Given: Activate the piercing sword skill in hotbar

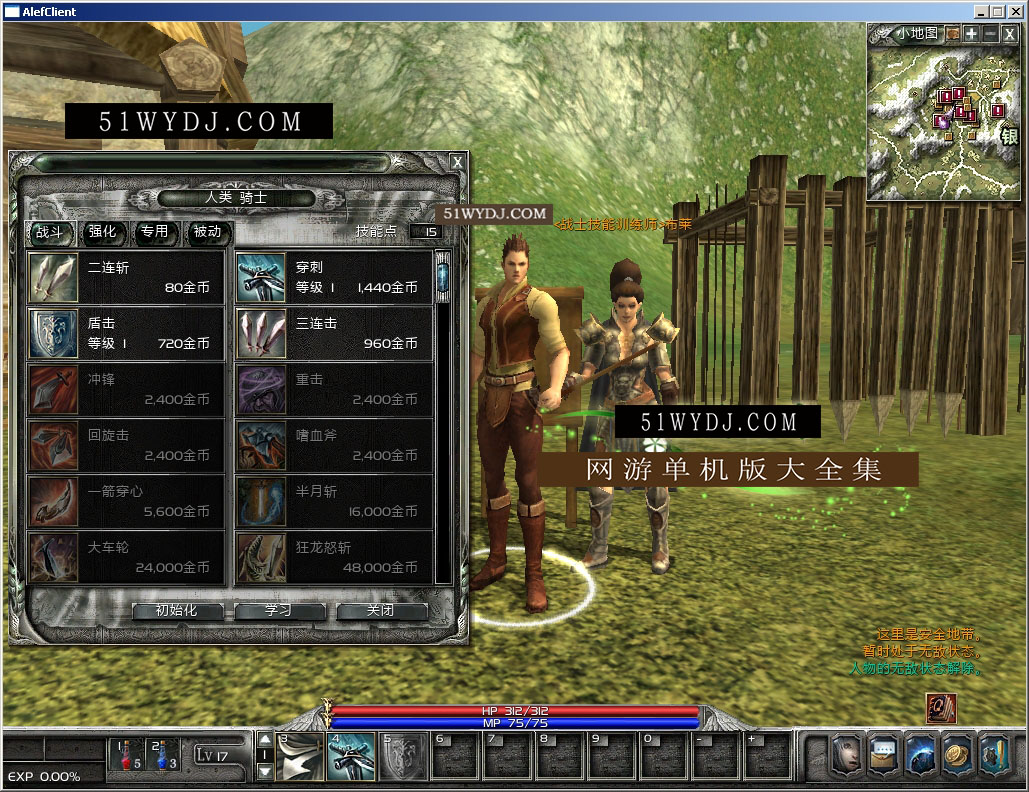Looking at the screenshot, I should click(x=351, y=756).
